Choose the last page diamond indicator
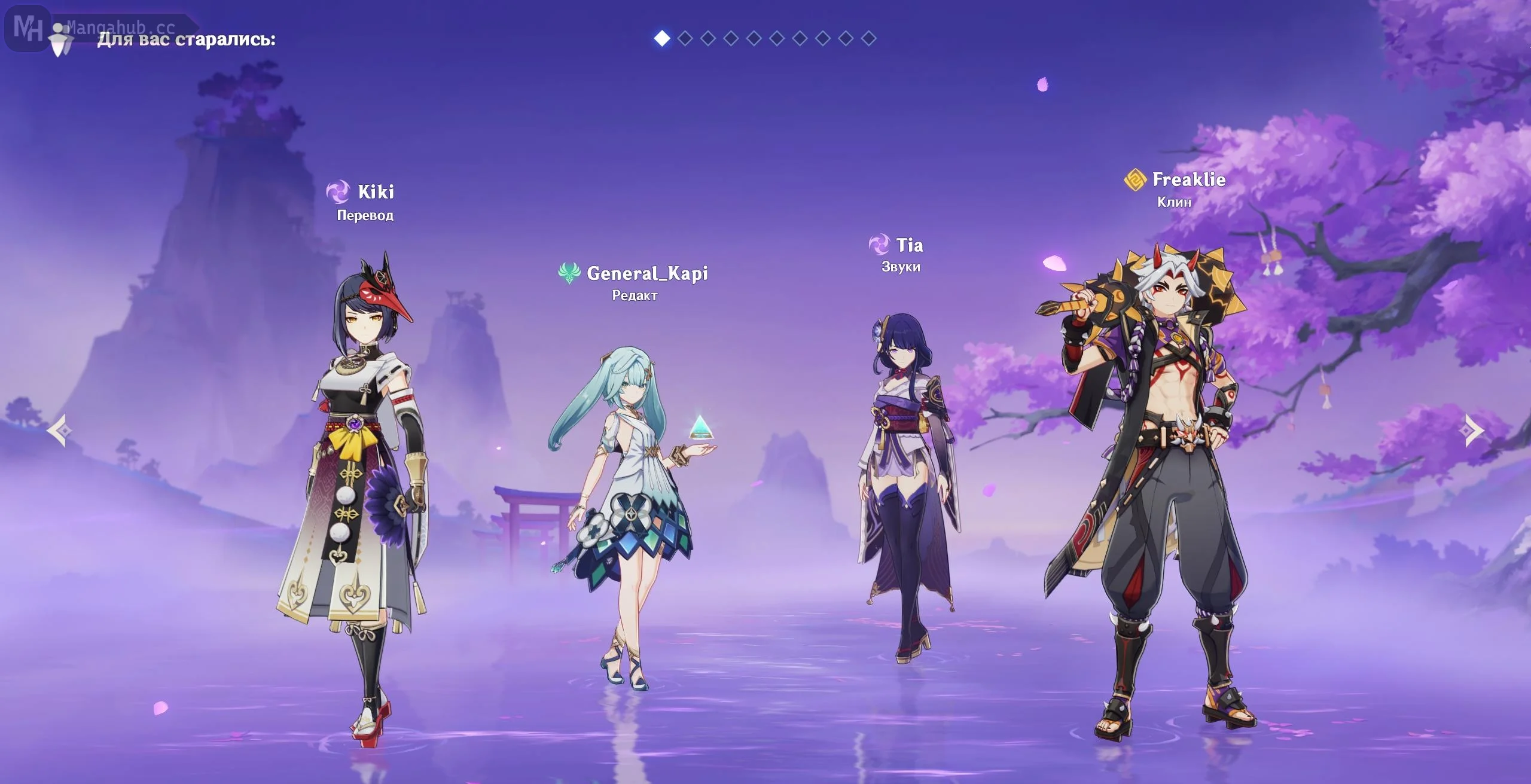This screenshot has height=784, width=1531. [x=868, y=38]
